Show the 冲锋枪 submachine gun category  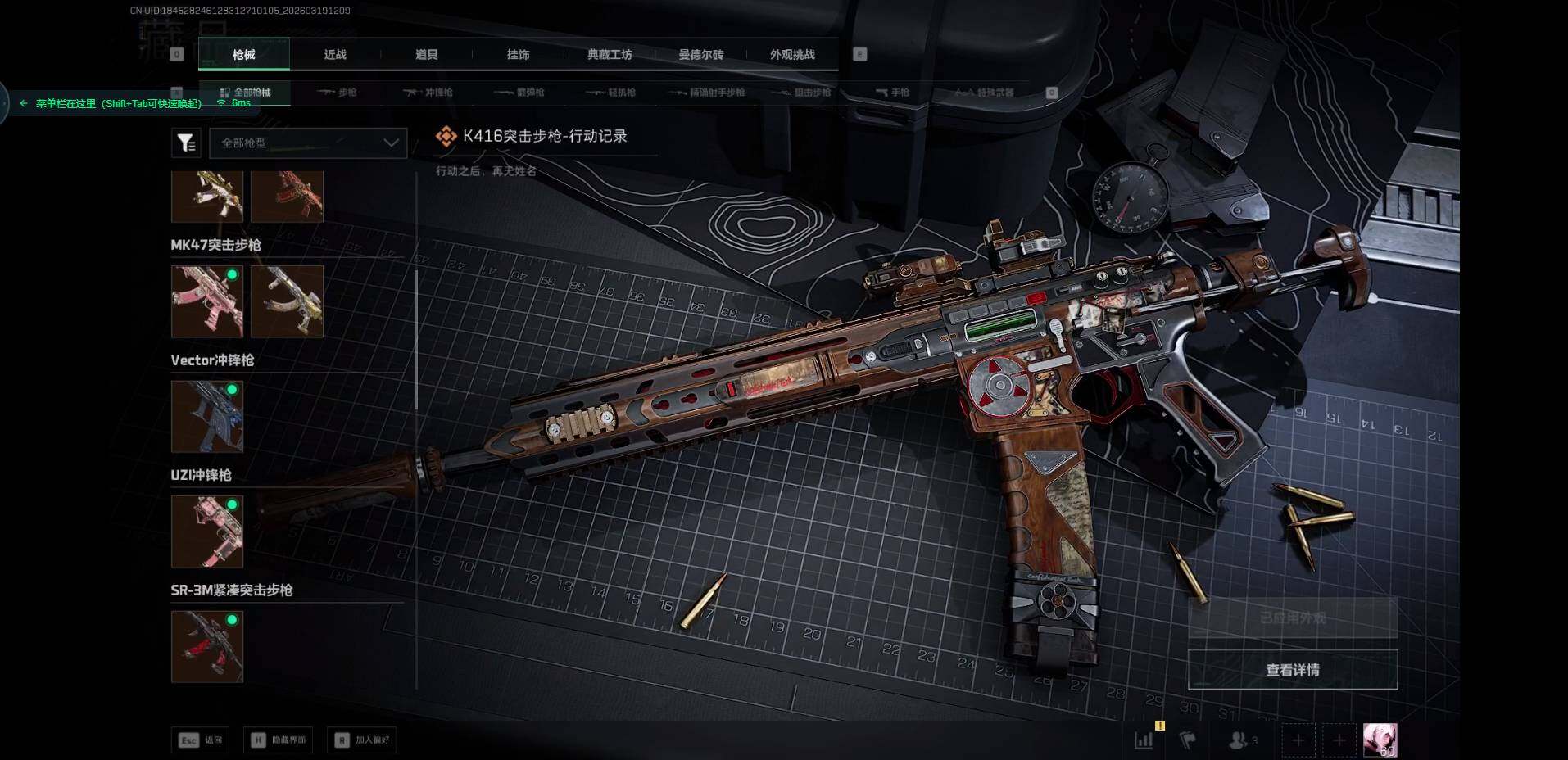pos(428,93)
